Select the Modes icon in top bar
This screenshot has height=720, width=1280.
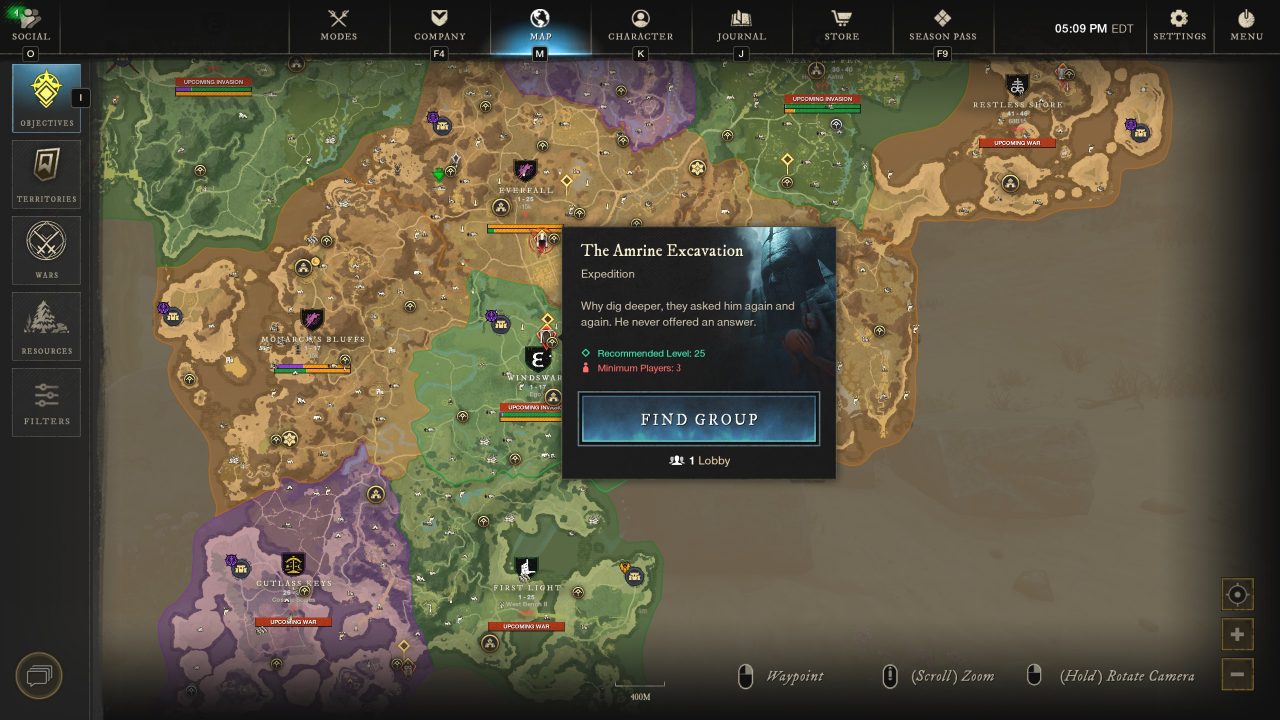click(x=338, y=25)
